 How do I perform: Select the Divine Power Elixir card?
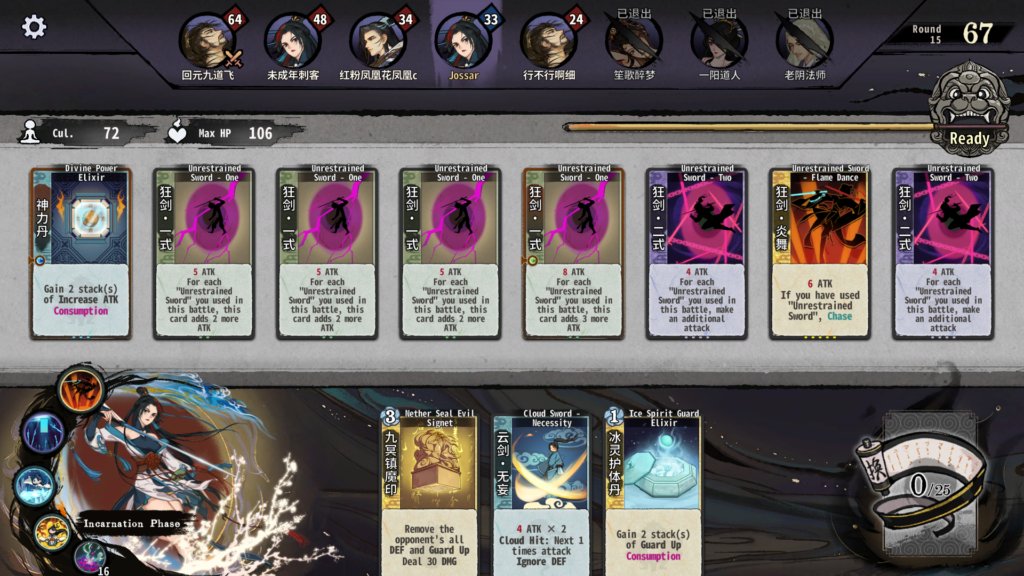click(81, 253)
